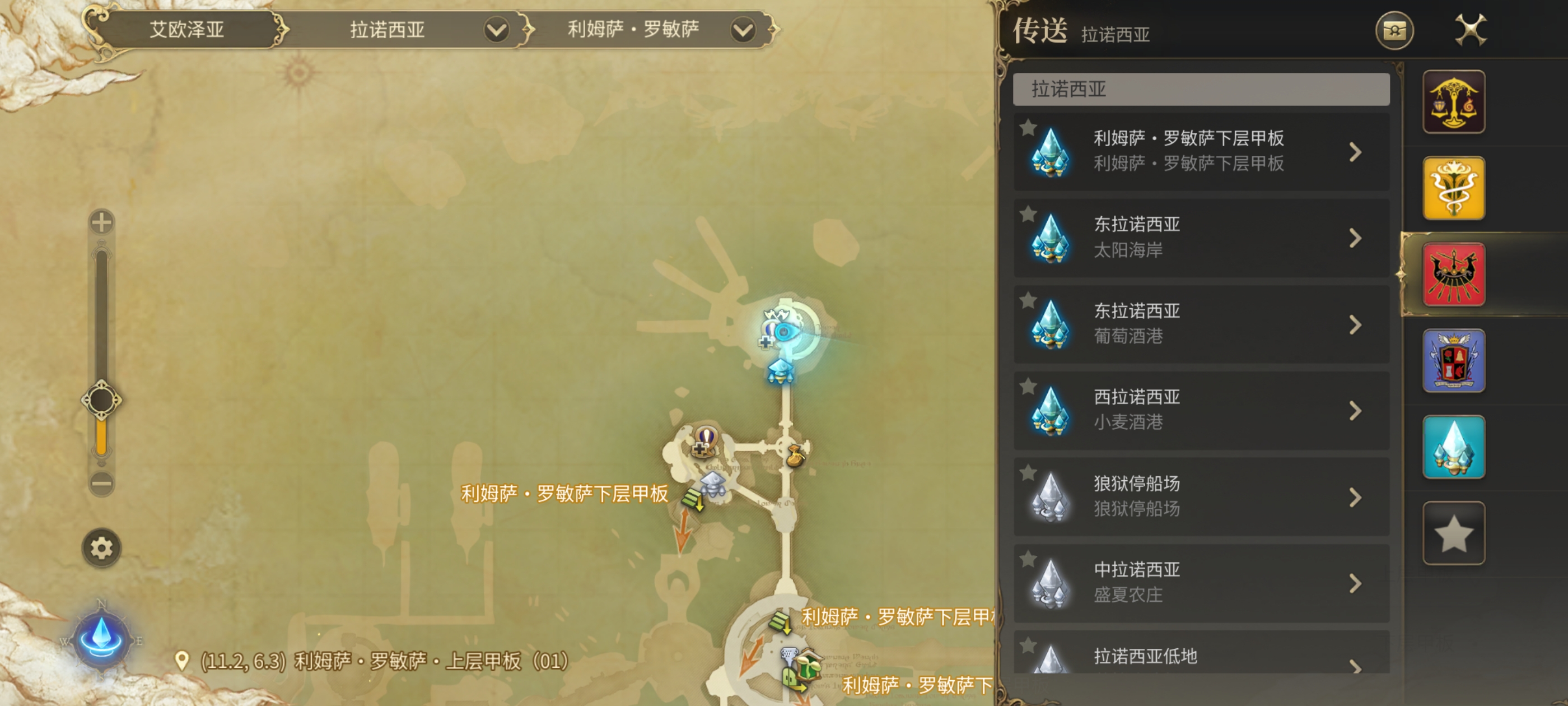Click the chevron next to 西拉诺西亚 小麦酒港
1568x706 pixels.
pyautogui.click(x=1356, y=412)
